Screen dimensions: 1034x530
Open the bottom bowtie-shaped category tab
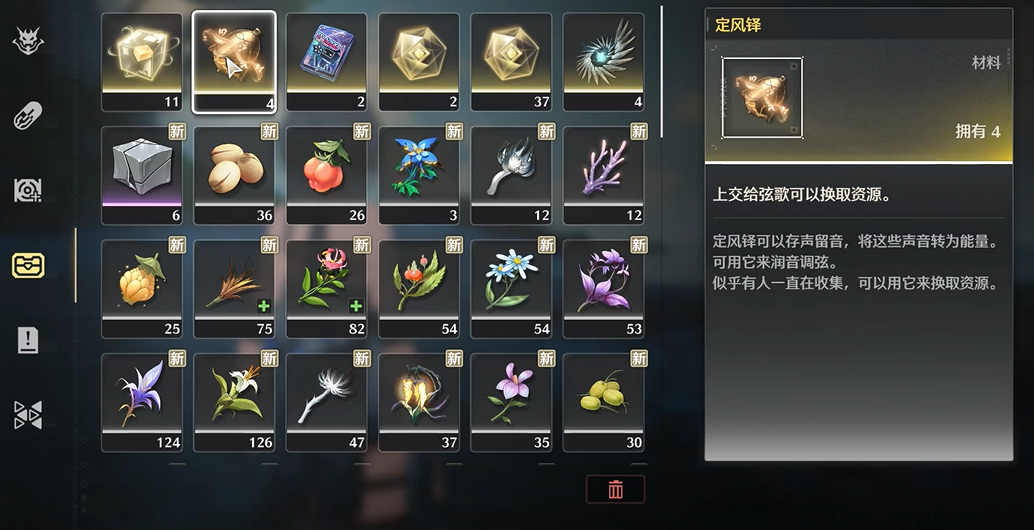coord(27,415)
